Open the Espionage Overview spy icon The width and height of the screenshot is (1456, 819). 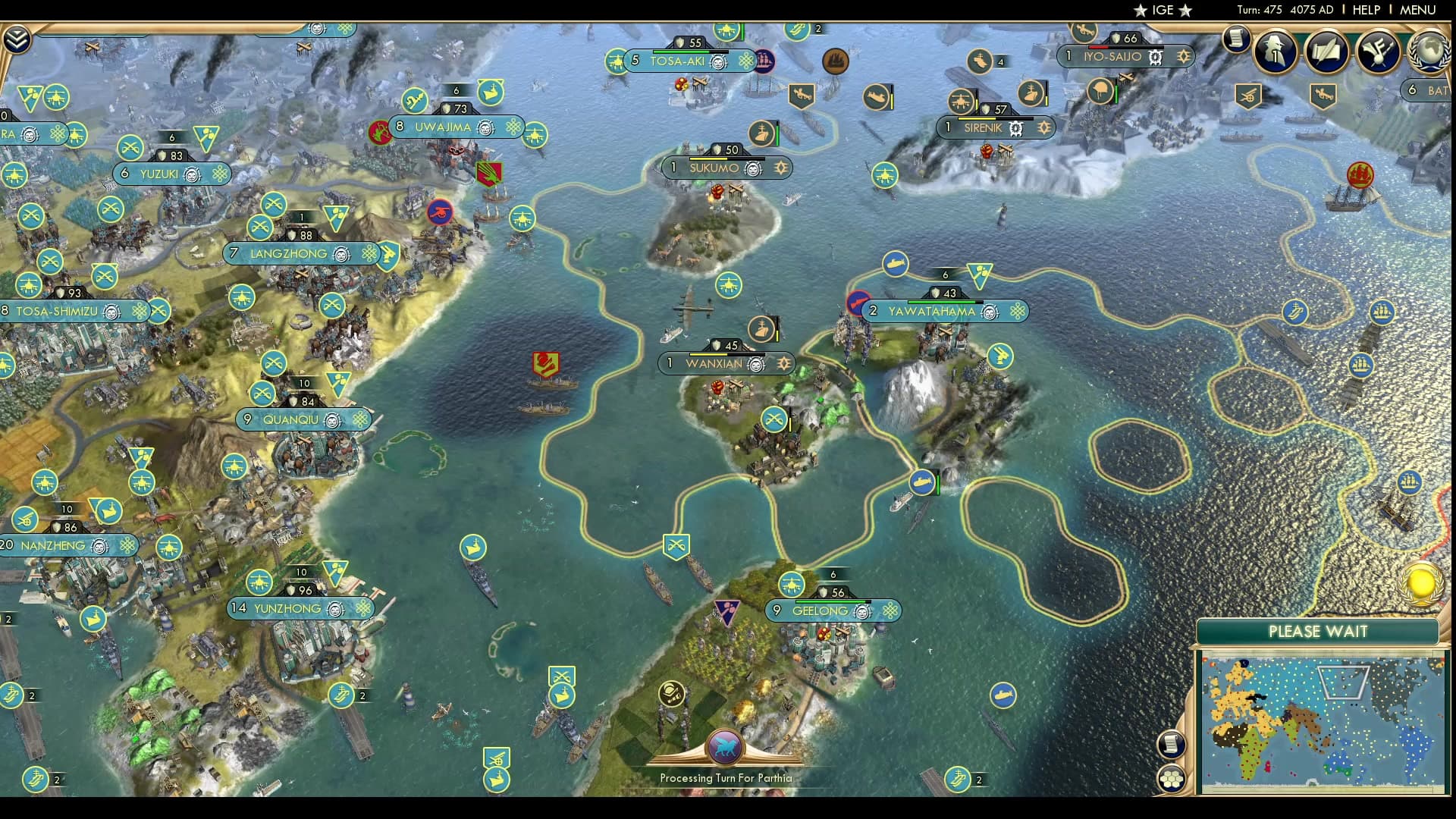coord(1275,52)
